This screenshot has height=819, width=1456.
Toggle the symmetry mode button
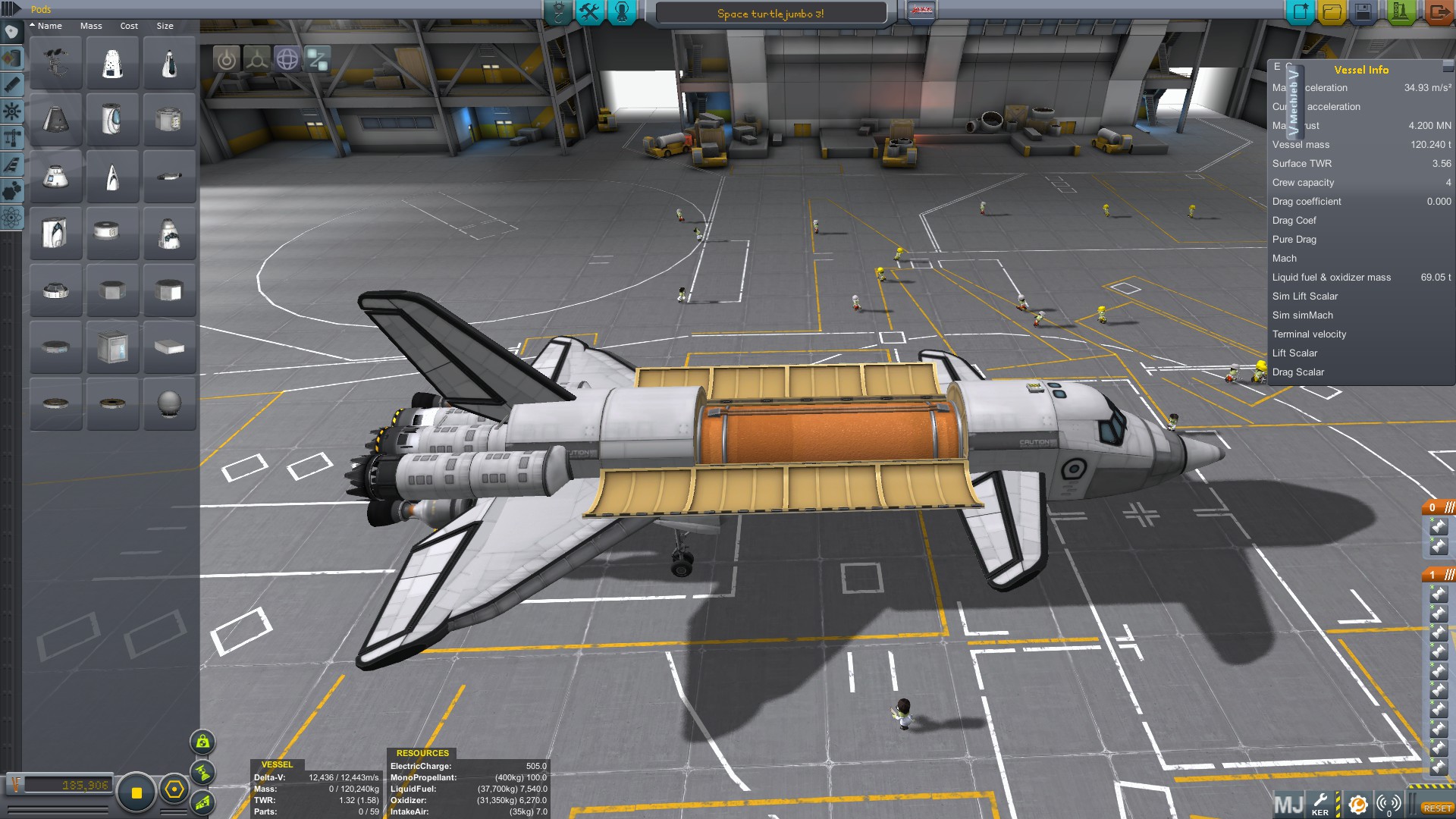(x=256, y=59)
